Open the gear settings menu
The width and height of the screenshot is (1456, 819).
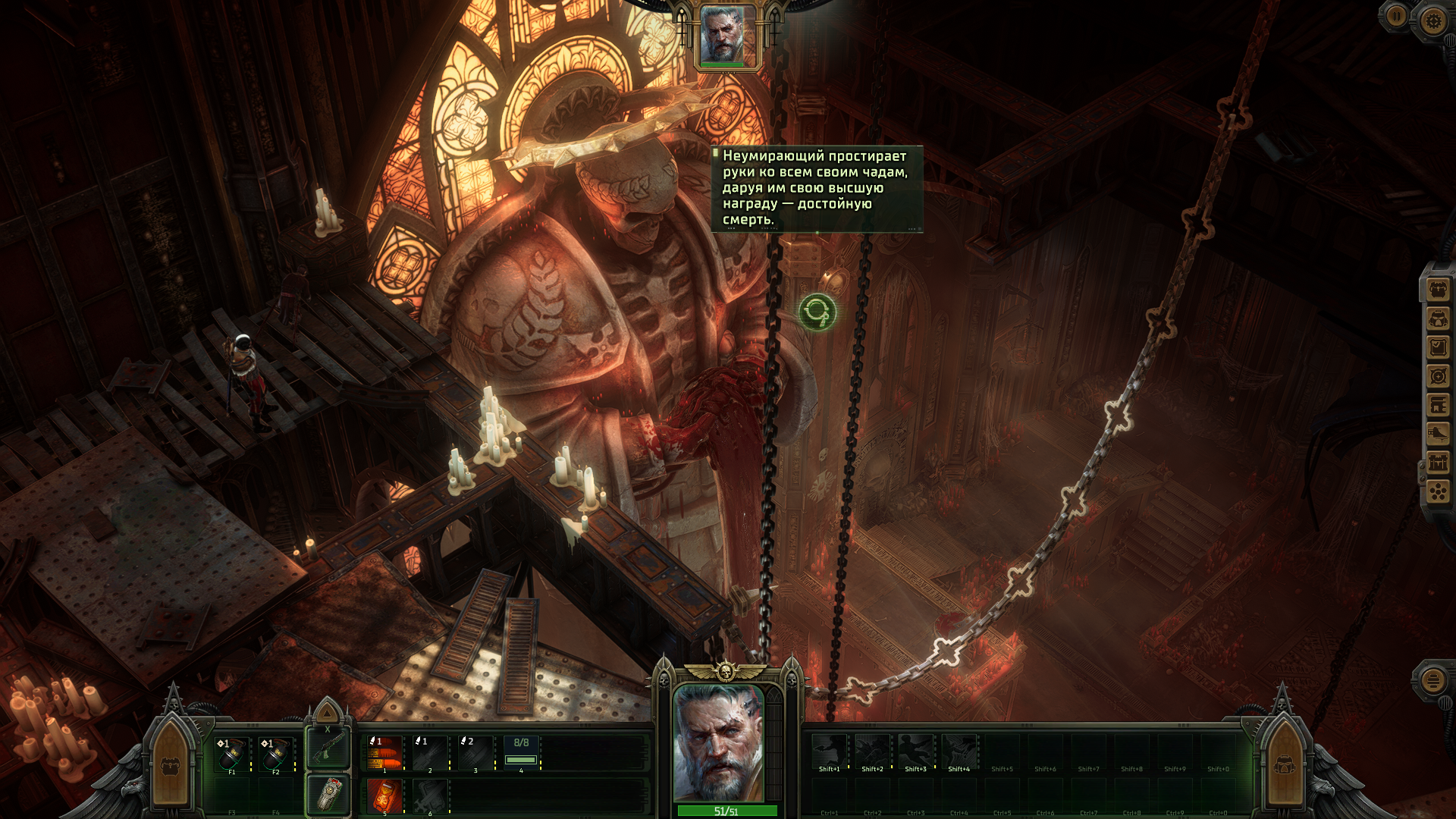[x=1432, y=20]
